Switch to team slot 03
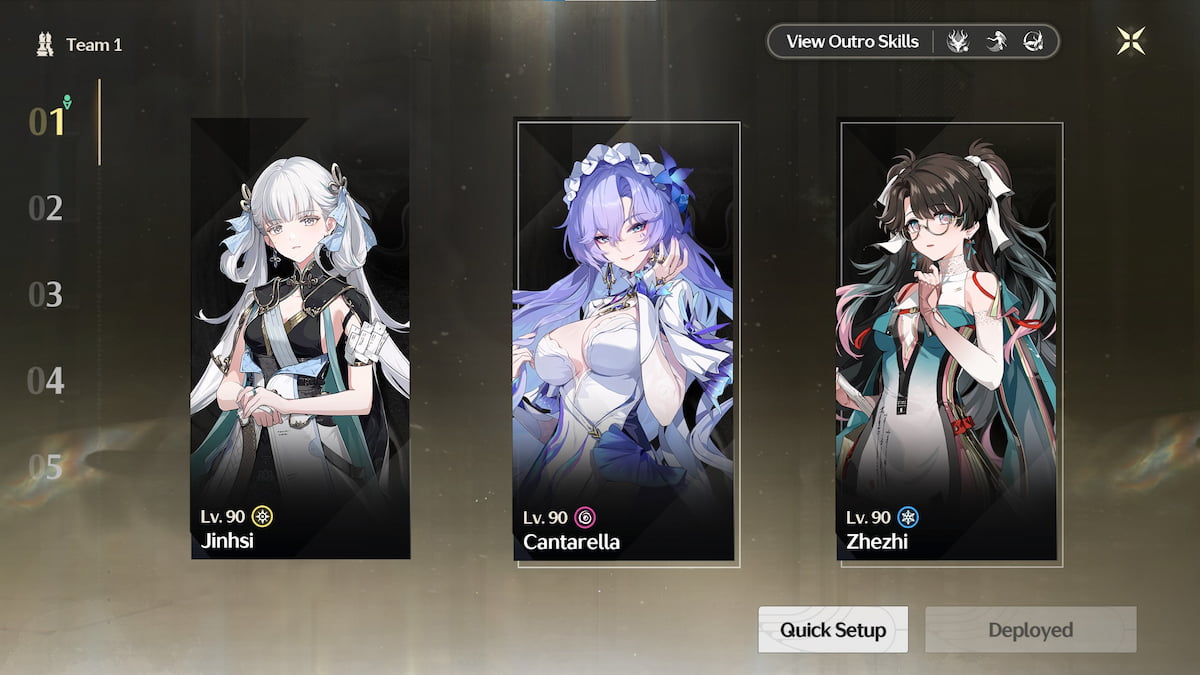 tap(46, 295)
